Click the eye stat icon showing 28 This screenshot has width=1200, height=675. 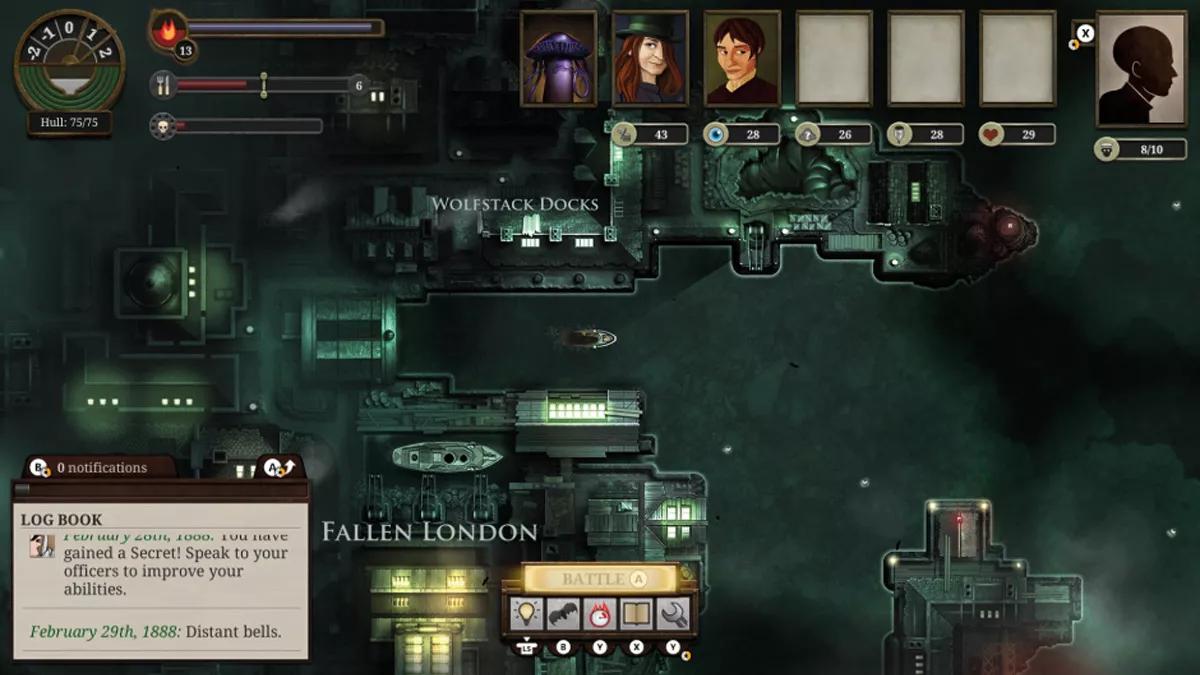[716, 134]
